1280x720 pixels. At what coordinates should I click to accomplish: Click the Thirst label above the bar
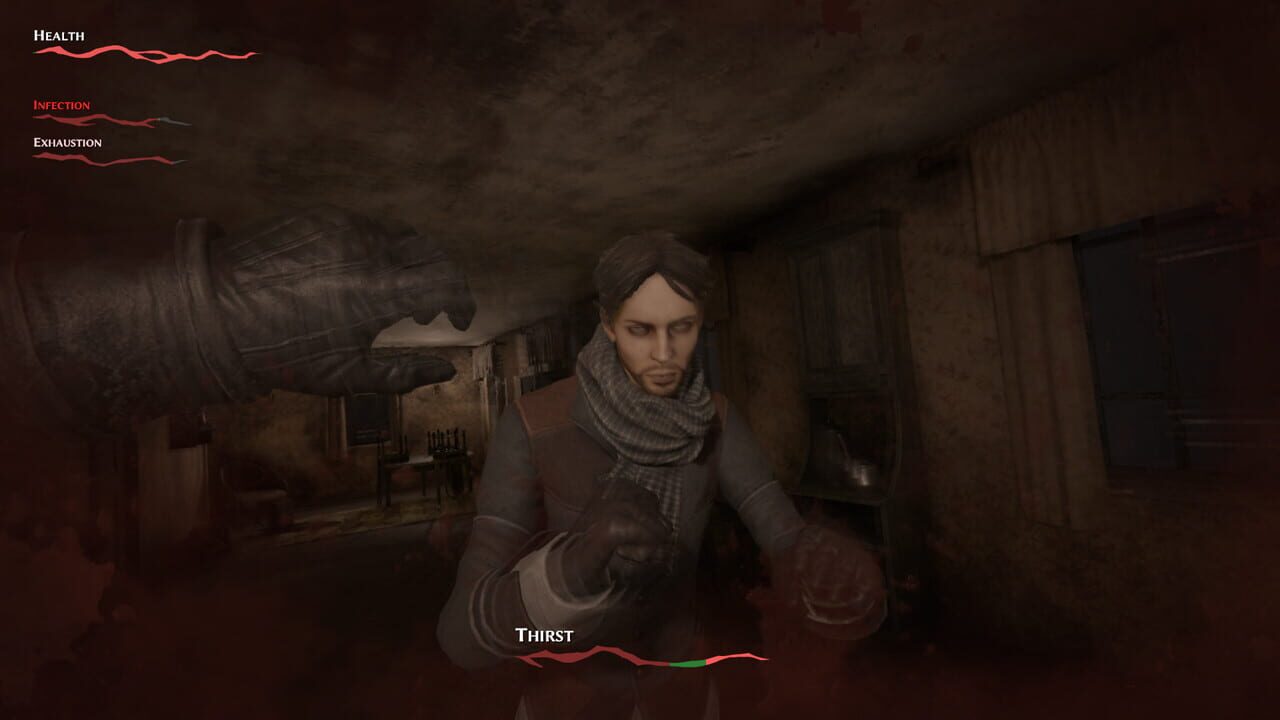(543, 634)
